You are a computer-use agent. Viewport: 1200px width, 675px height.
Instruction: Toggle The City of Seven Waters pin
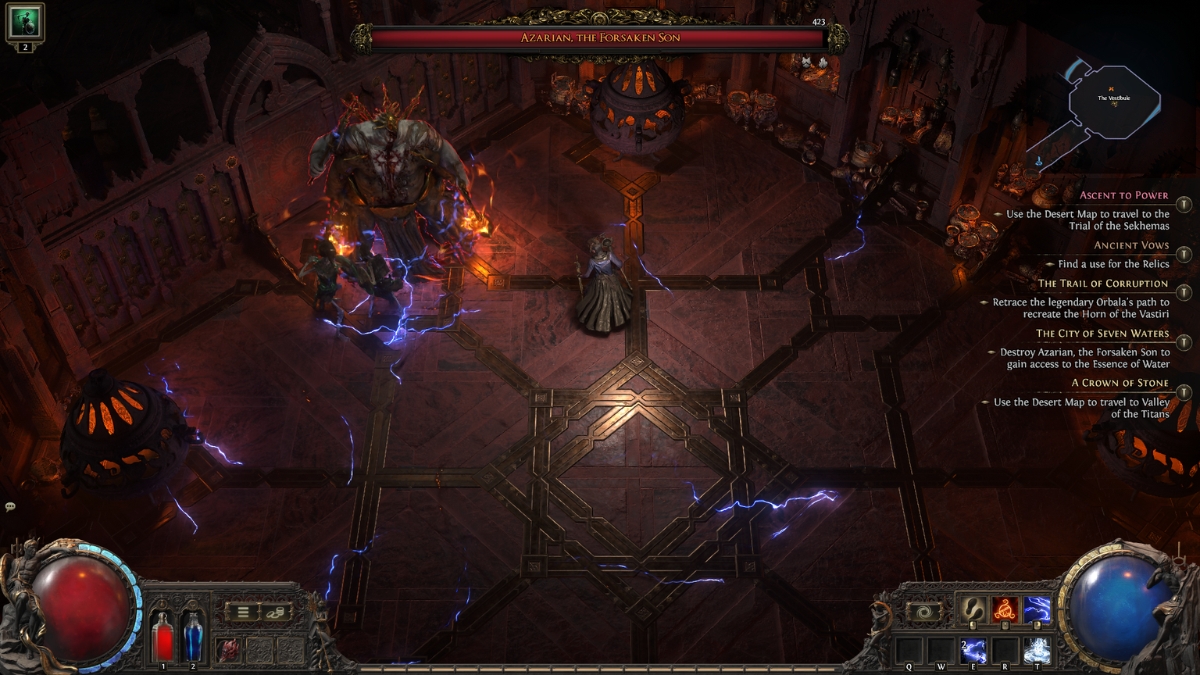coord(1184,342)
